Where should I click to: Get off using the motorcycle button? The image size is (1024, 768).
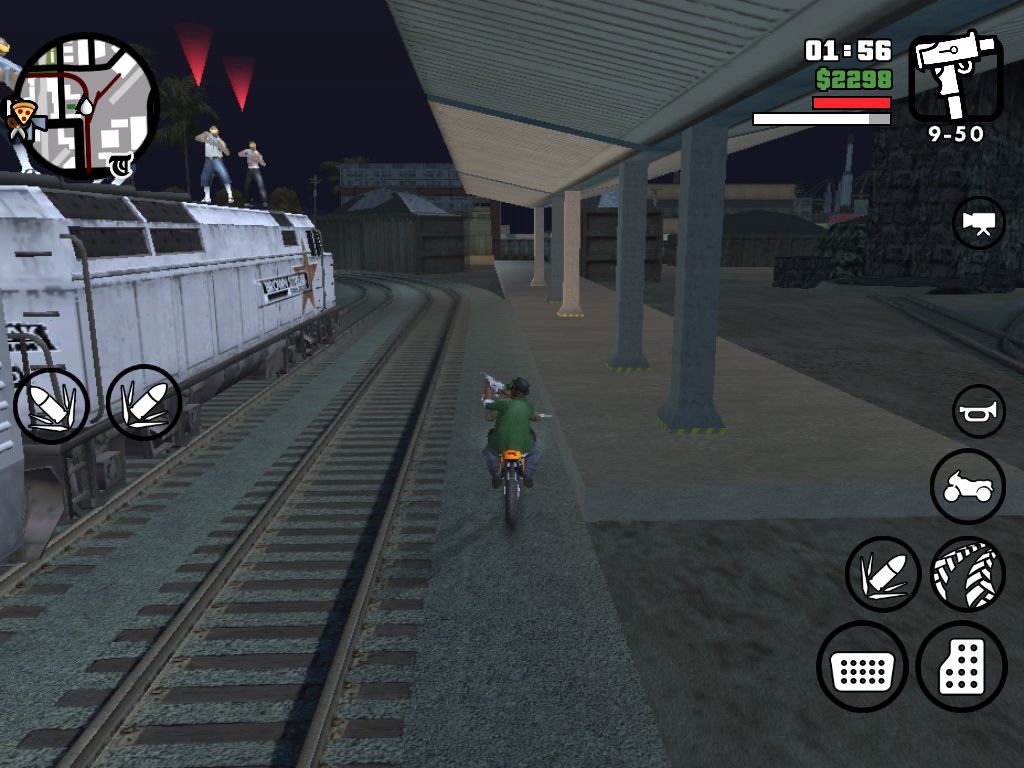(967, 487)
